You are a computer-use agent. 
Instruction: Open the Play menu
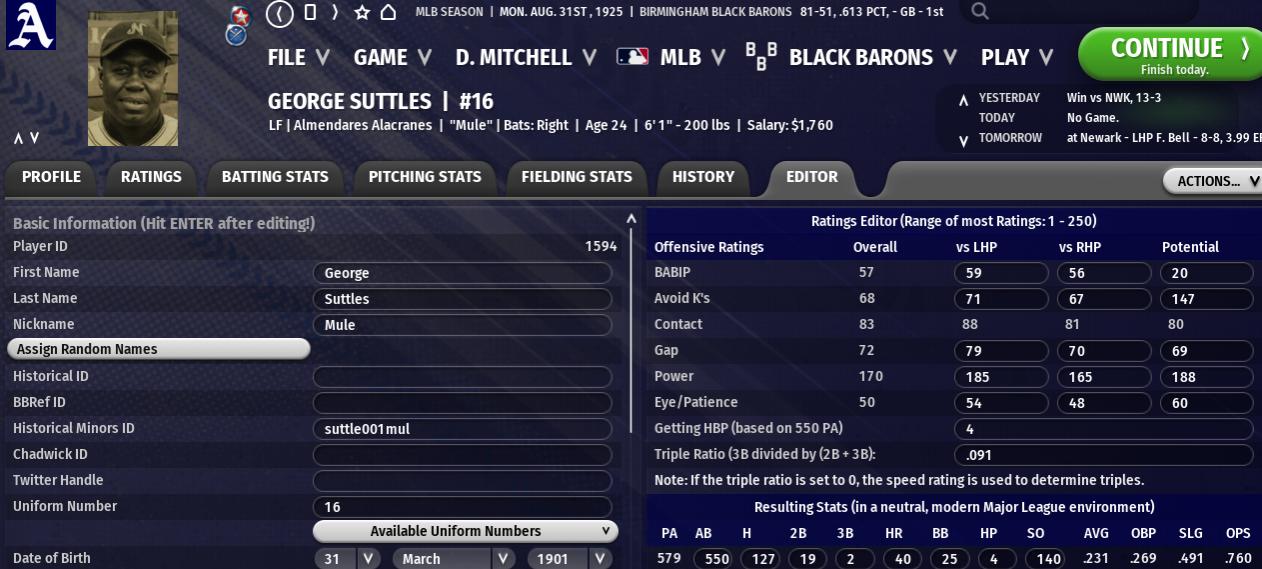(x=1017, y=57)
